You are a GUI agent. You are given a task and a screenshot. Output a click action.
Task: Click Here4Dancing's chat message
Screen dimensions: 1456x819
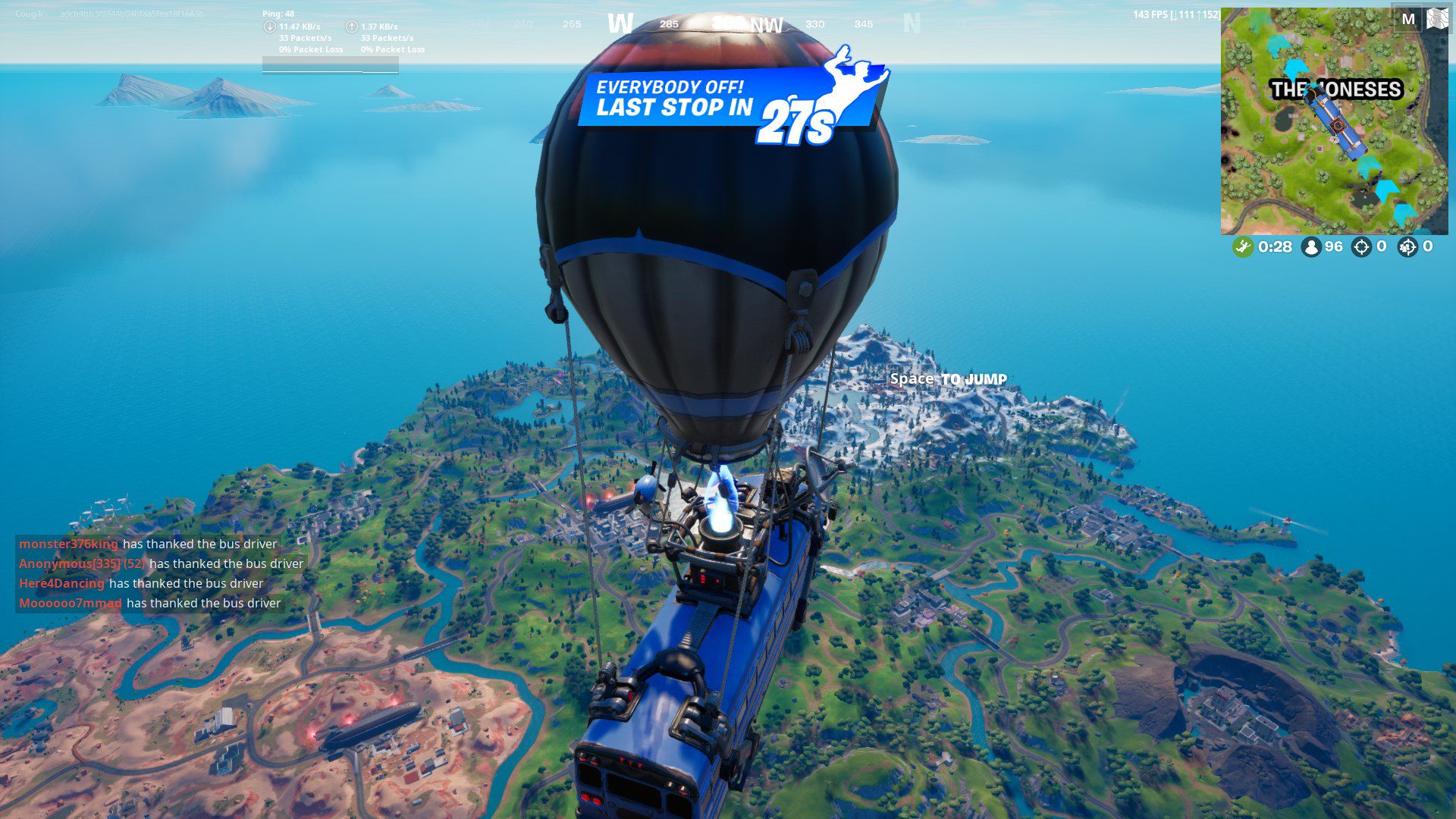61,583
